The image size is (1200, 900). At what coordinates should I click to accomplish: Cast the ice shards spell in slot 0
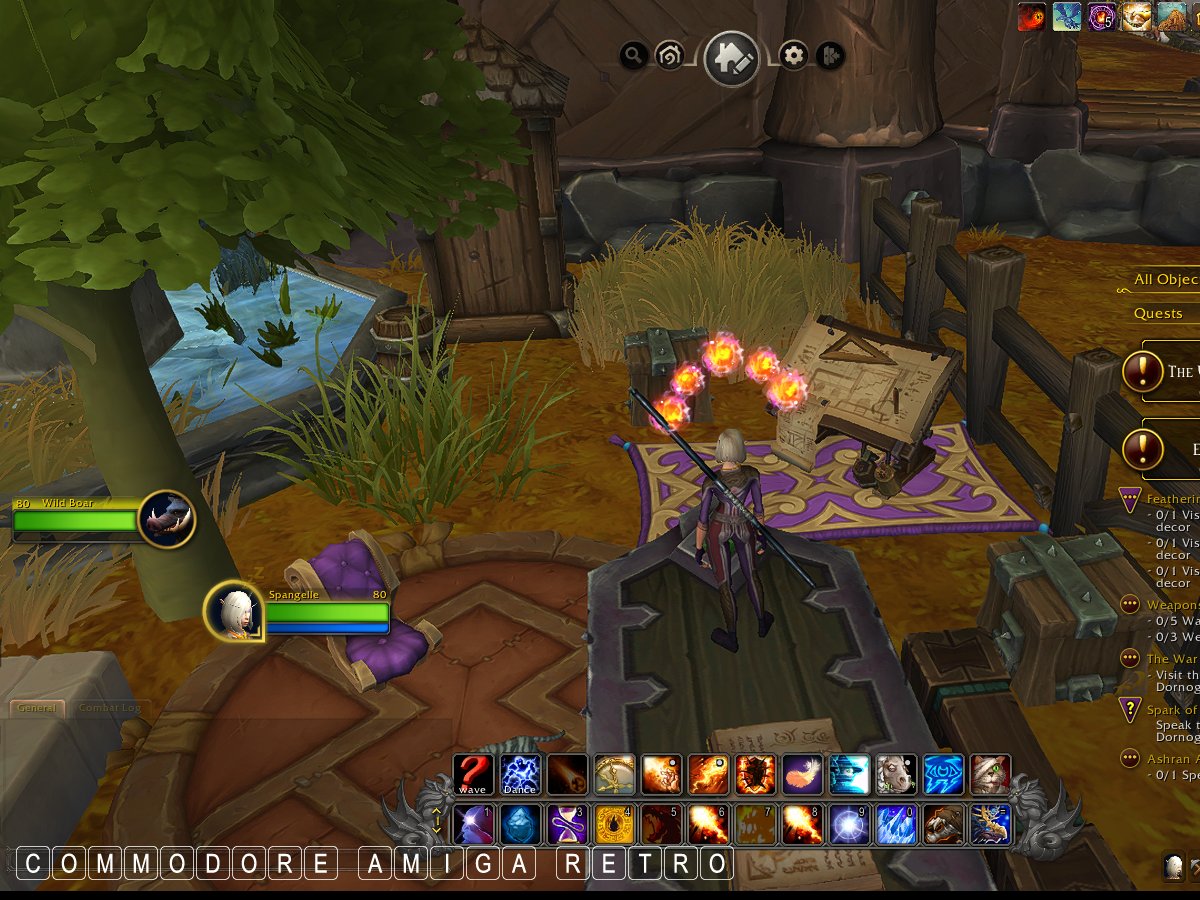tap(896, 825)
